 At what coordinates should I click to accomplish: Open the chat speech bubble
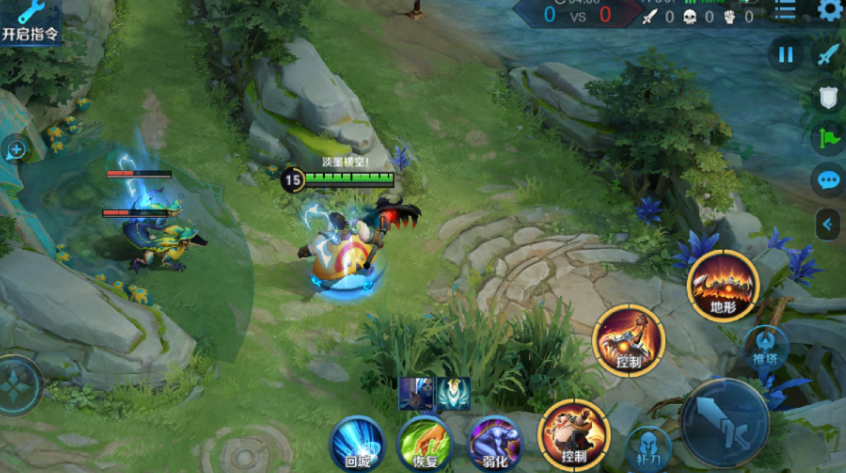tap(828, 180)
